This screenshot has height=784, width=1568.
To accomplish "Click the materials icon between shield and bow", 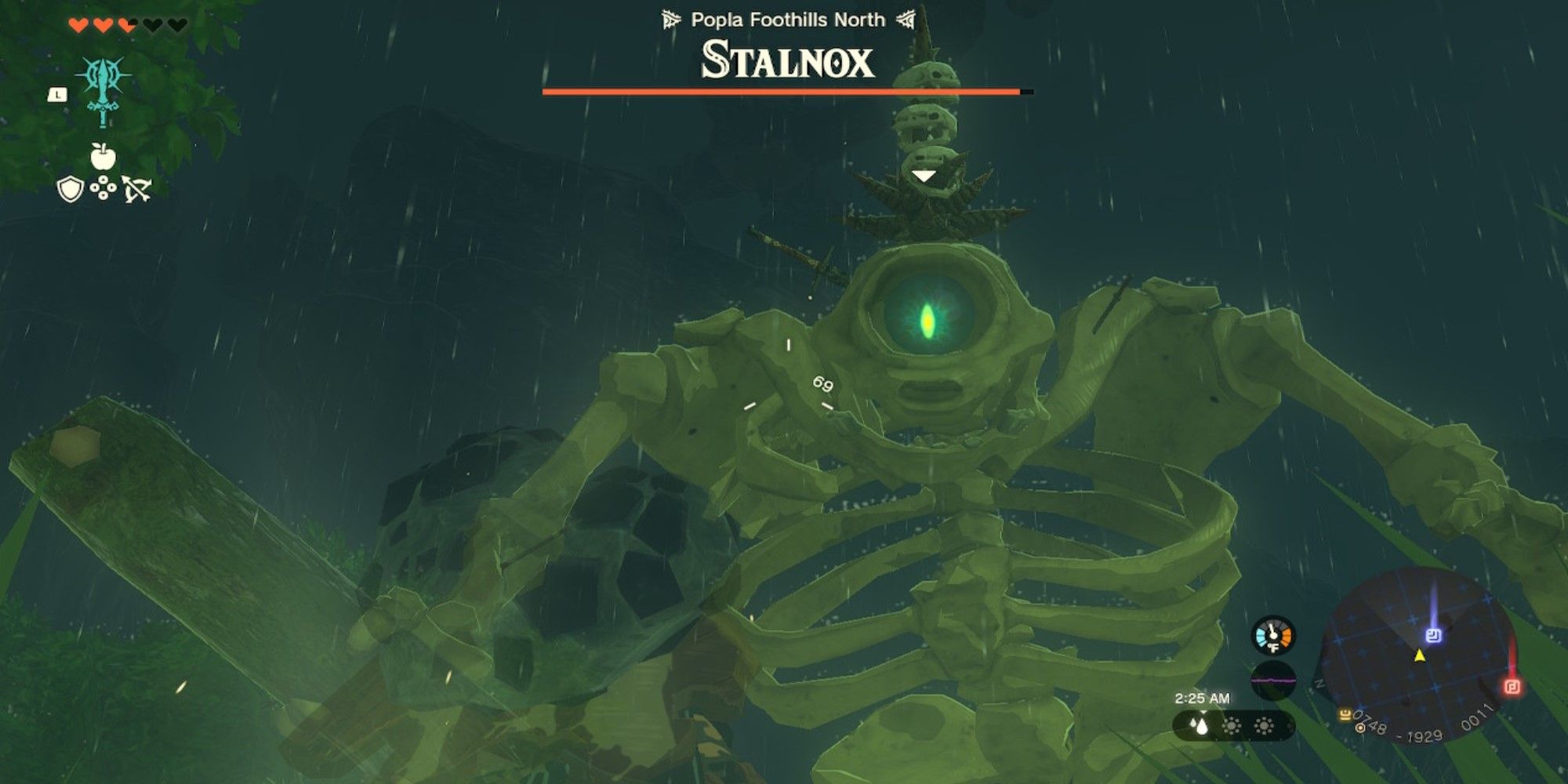I will [x=103, y=188].
